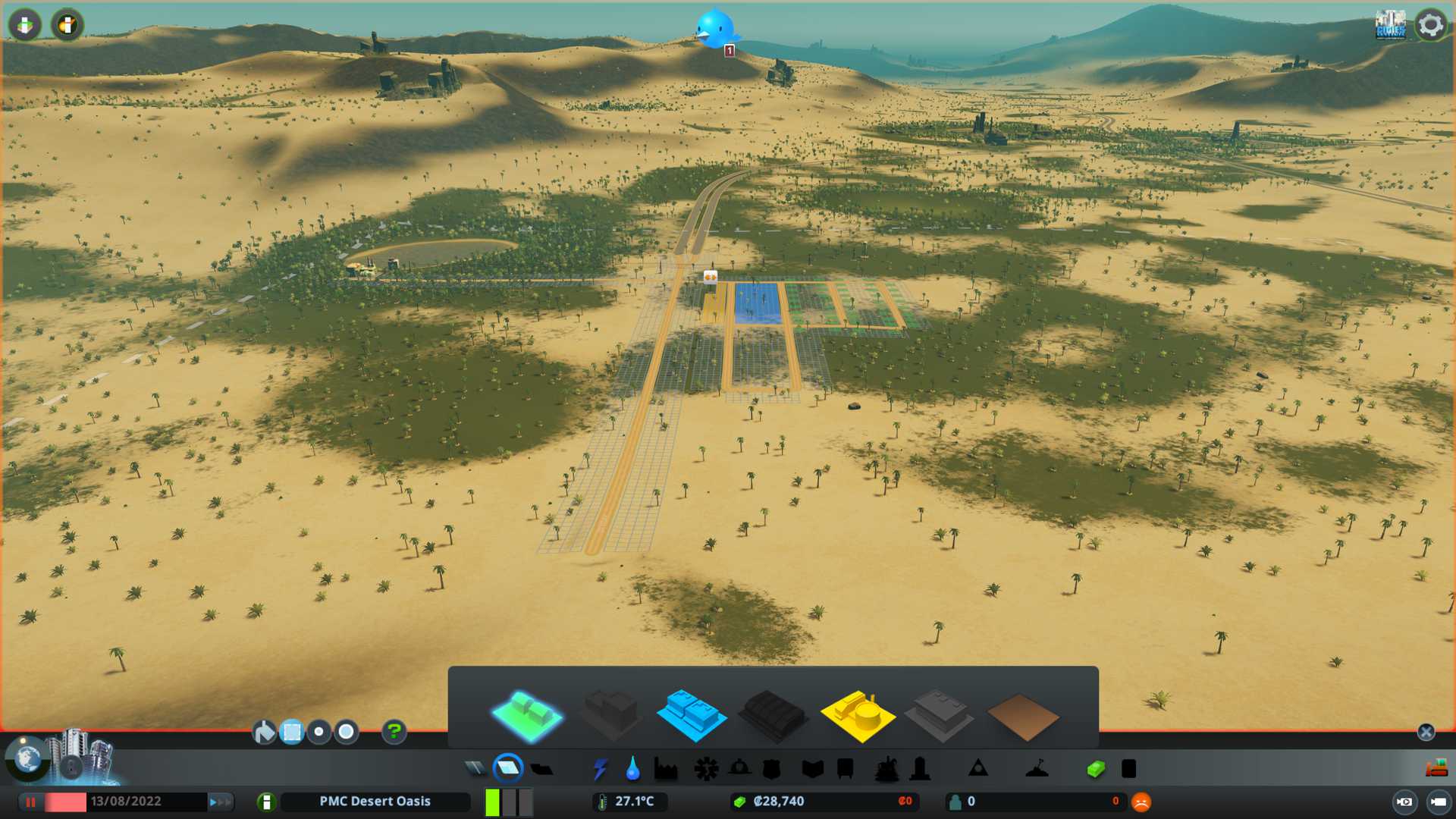This screenshot has width=1456, height=819.
Task: Select the low density residential zone
Action: pos(527,715)
